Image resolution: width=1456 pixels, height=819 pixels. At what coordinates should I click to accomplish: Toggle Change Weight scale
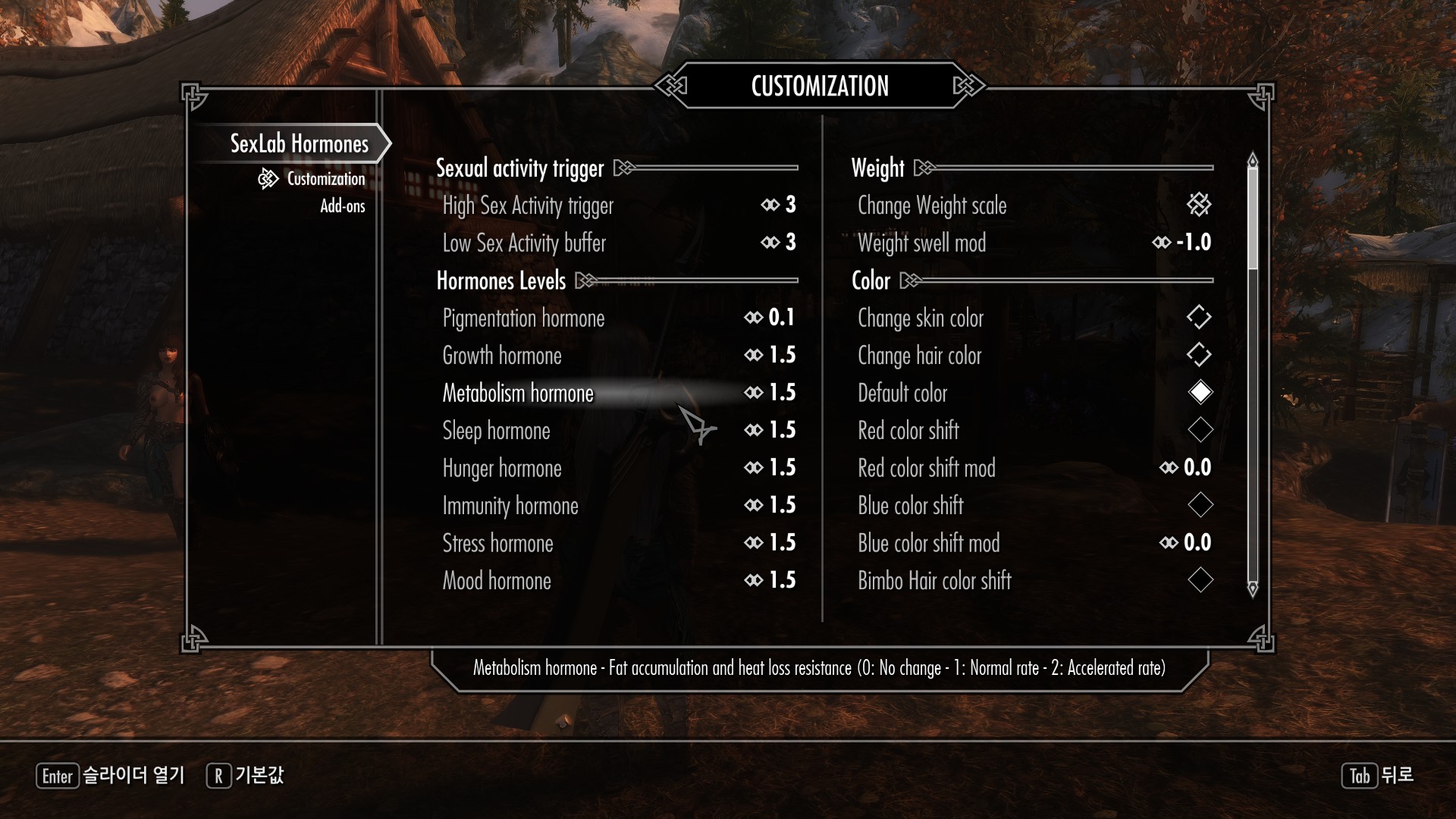(x=1199, y=205)
